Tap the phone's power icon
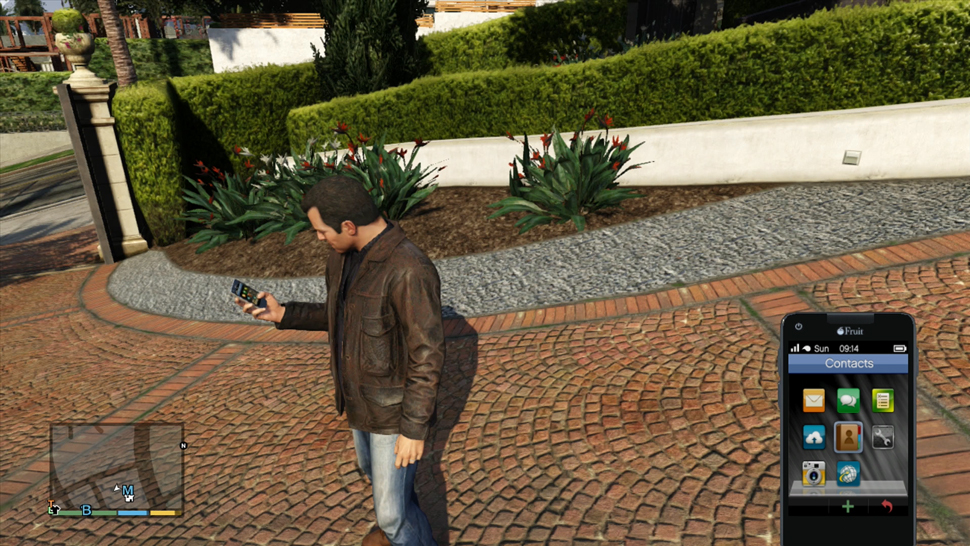Screen dimensions: 970x546 click(x=799, y=327)
